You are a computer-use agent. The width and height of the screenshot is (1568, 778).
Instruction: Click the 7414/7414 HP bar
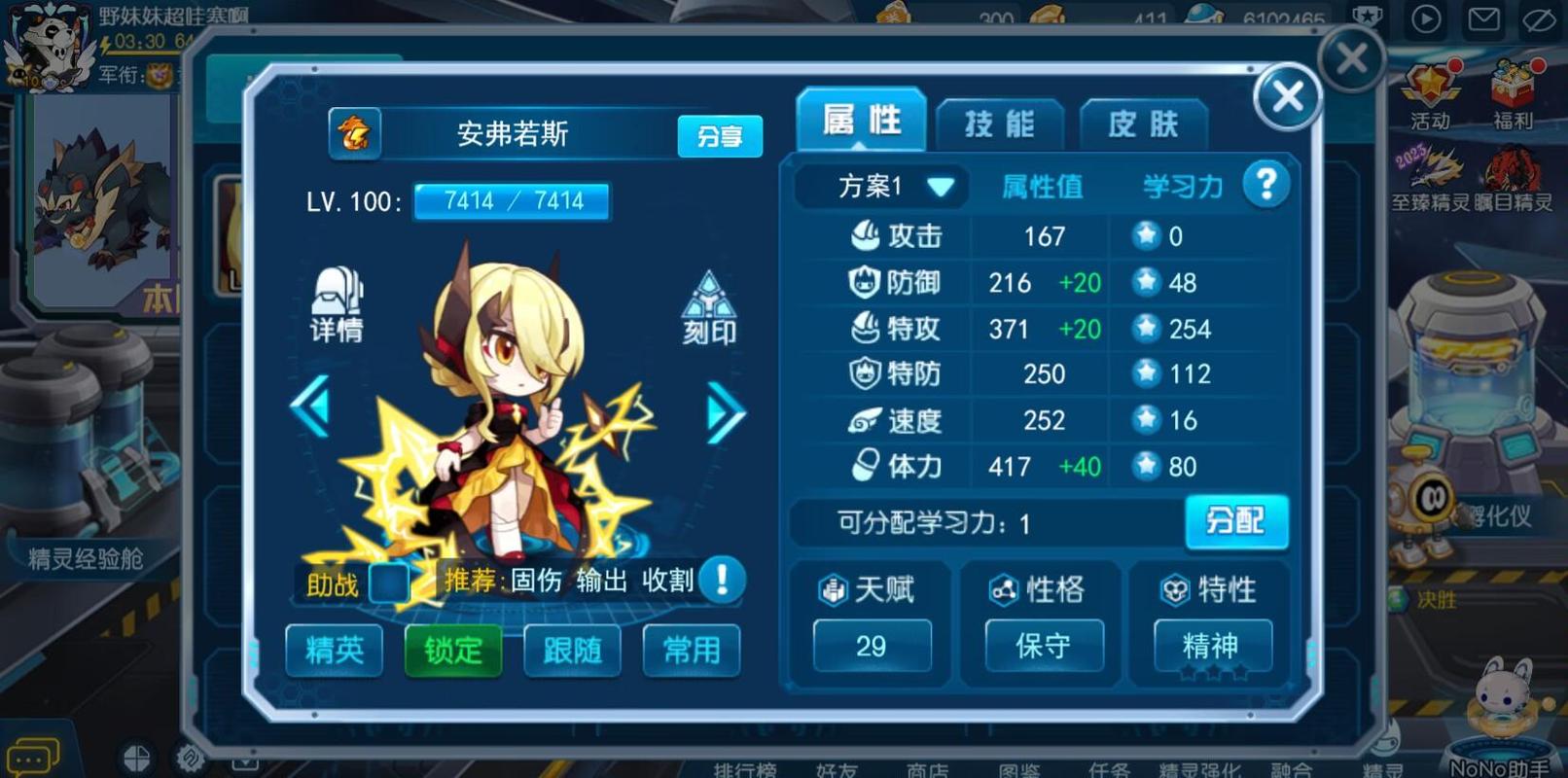512,201
